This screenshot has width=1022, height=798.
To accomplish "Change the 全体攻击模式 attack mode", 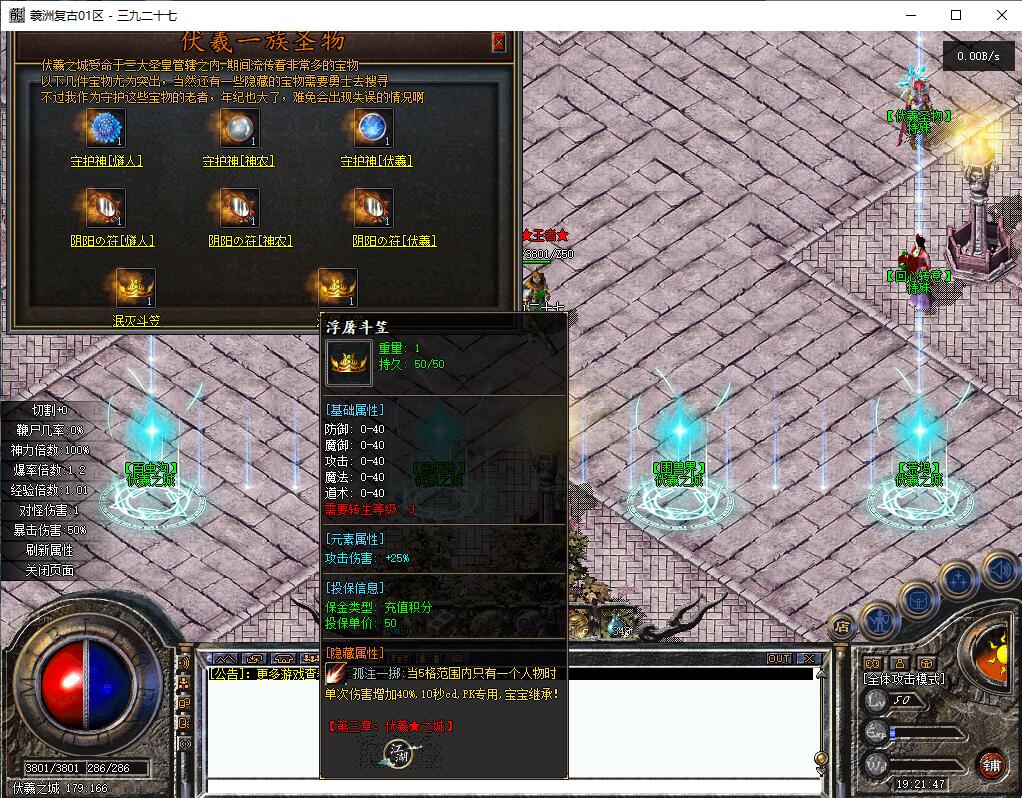I will (x=904, y=679).
